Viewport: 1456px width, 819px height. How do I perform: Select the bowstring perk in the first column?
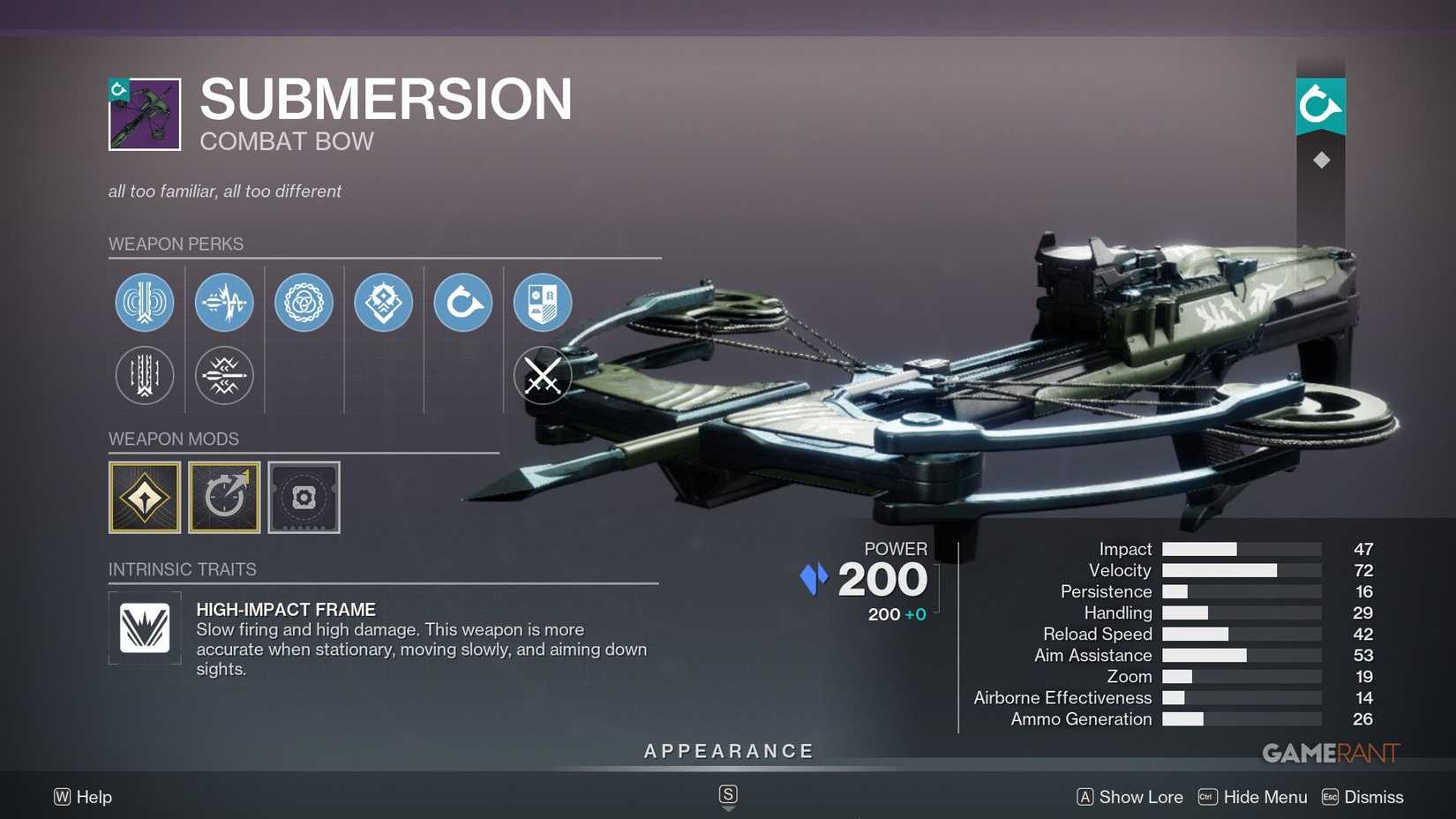145,302
